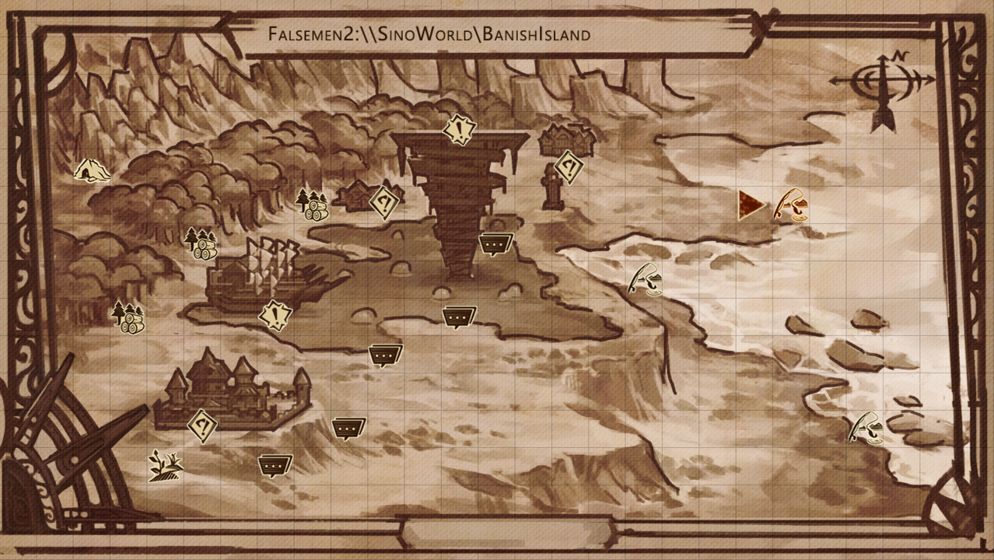Open the exclamation marker atop the tower
The width and height of the screenshot is (994, 560).
point(459,130)
